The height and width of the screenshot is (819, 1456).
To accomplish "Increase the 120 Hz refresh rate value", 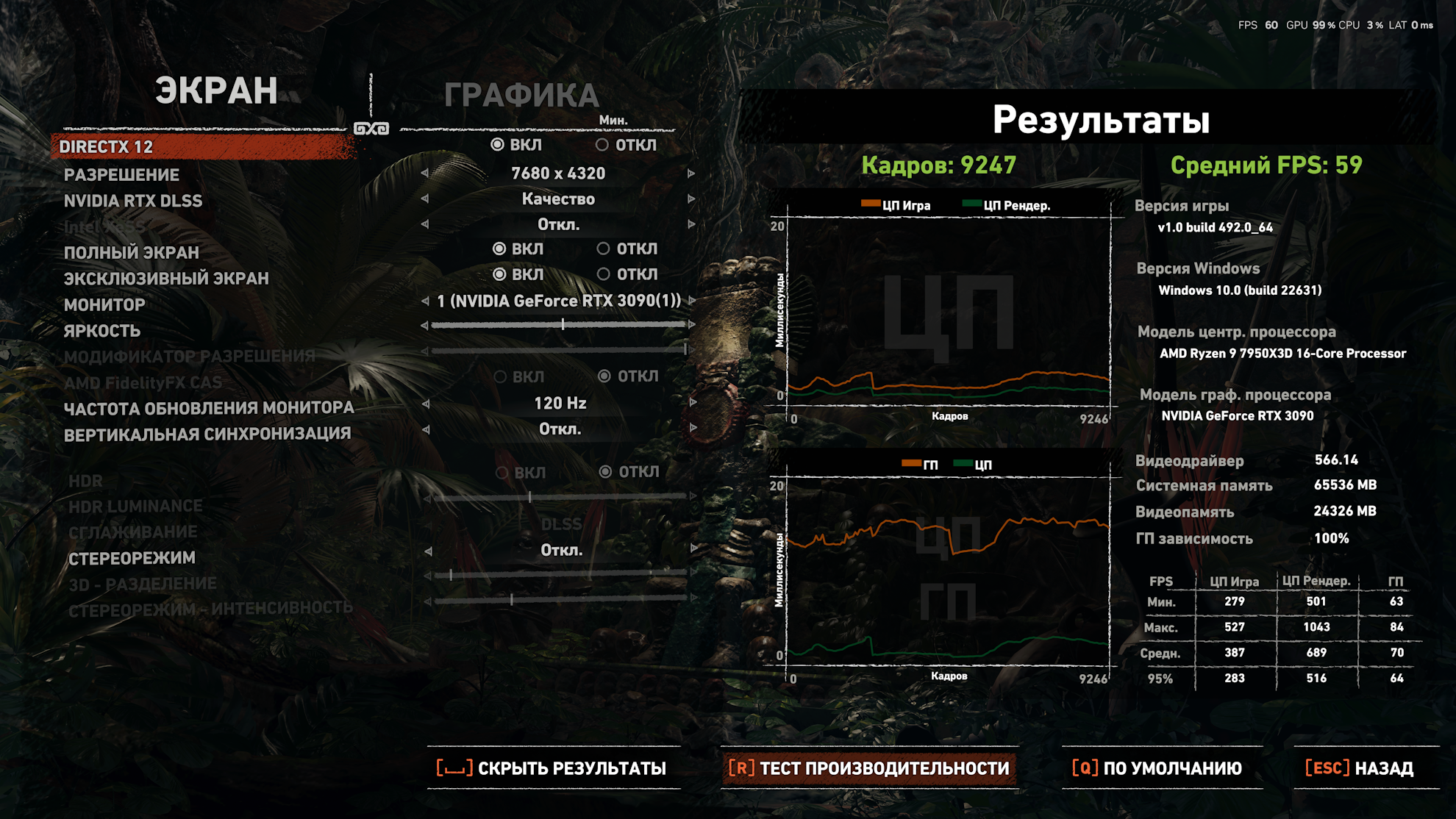I will click(692, 403).
